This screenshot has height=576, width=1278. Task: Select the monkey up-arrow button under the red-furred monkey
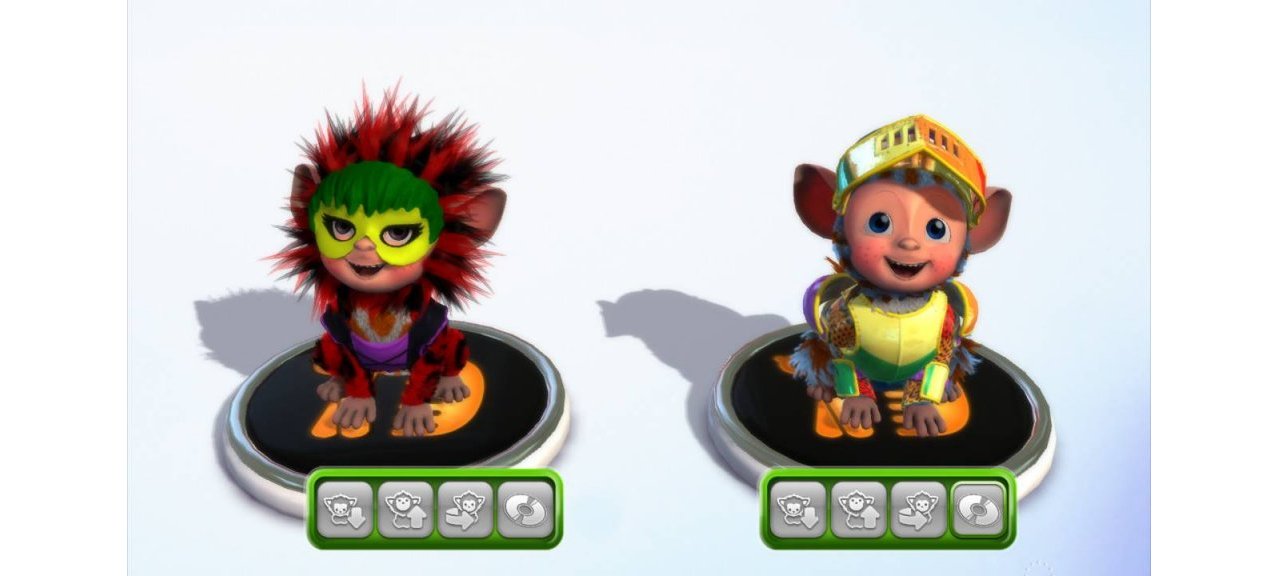[x=405, y=509]
